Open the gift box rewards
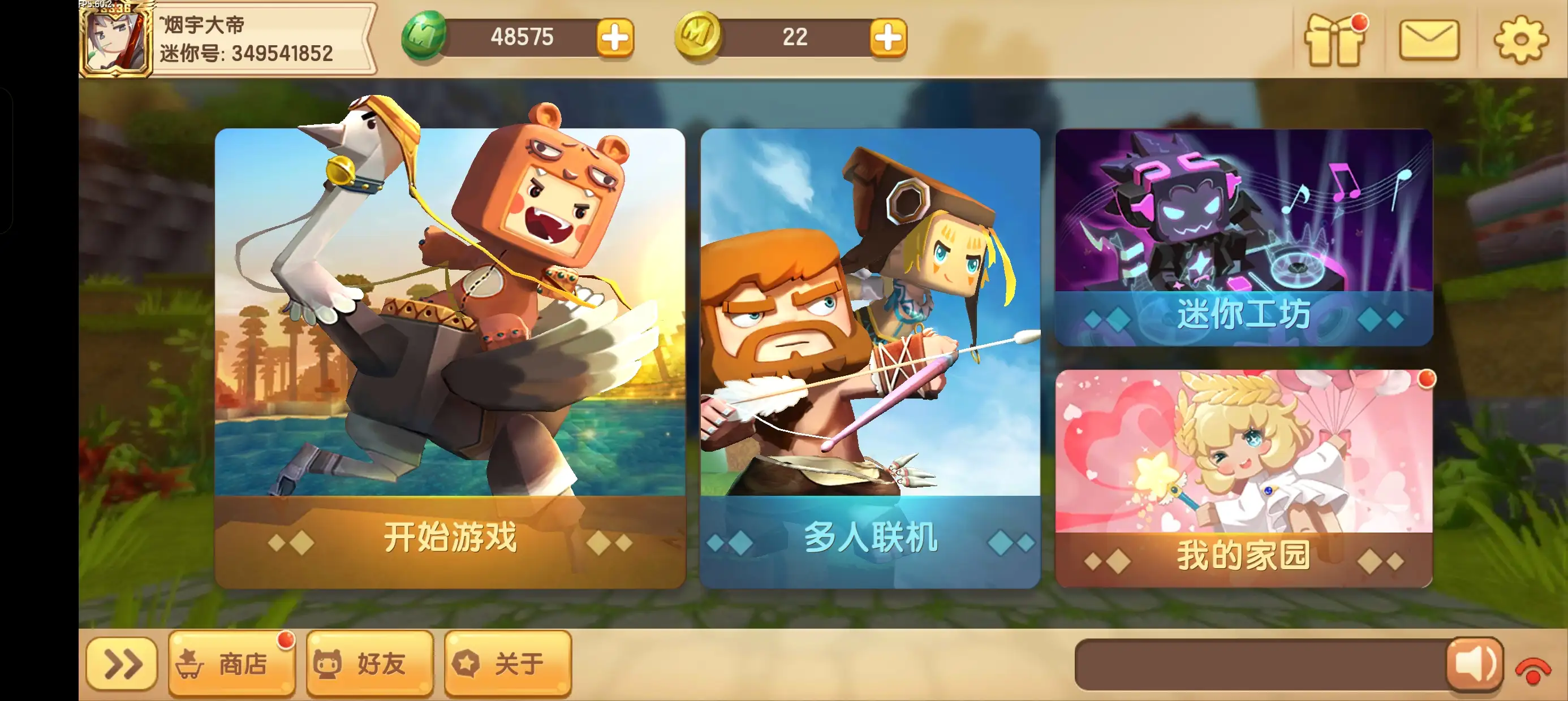This screenshot has height=701, width=1568. (1334, 40)
